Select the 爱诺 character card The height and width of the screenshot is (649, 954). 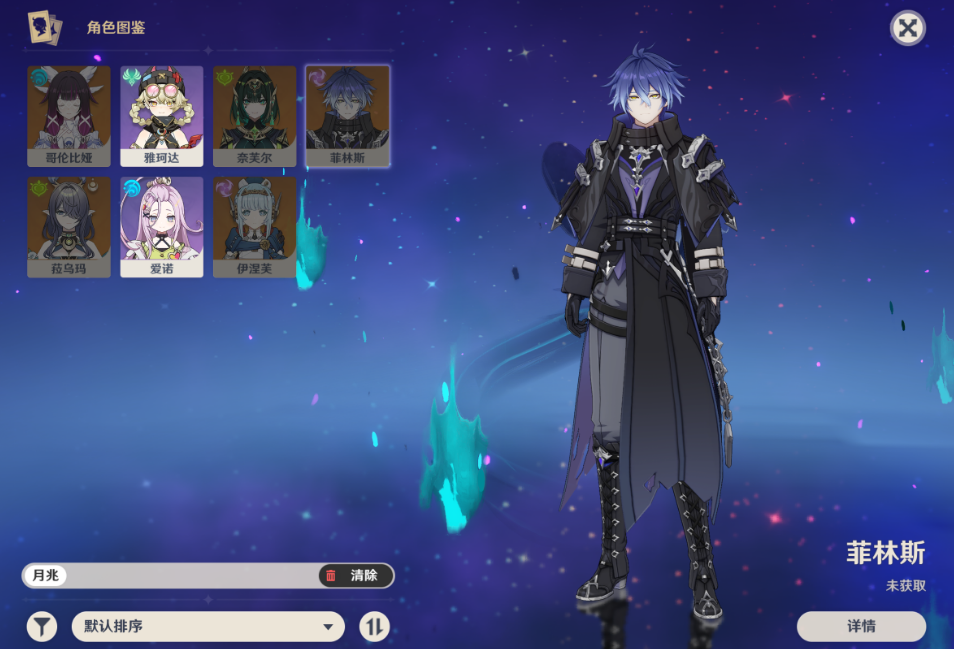(161, 226)
